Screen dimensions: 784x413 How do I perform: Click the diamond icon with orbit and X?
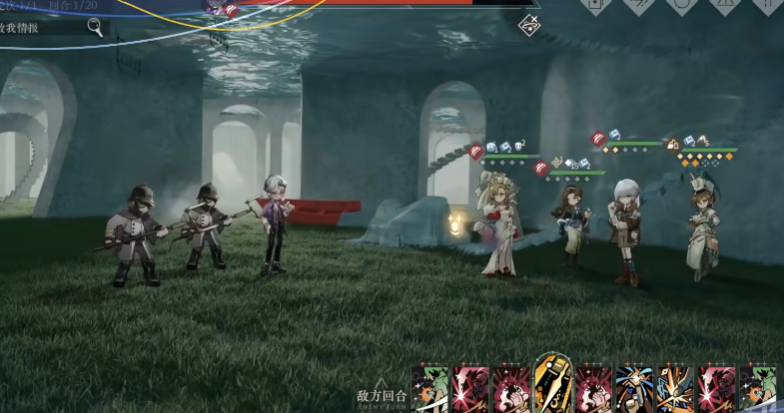point(530,25)
